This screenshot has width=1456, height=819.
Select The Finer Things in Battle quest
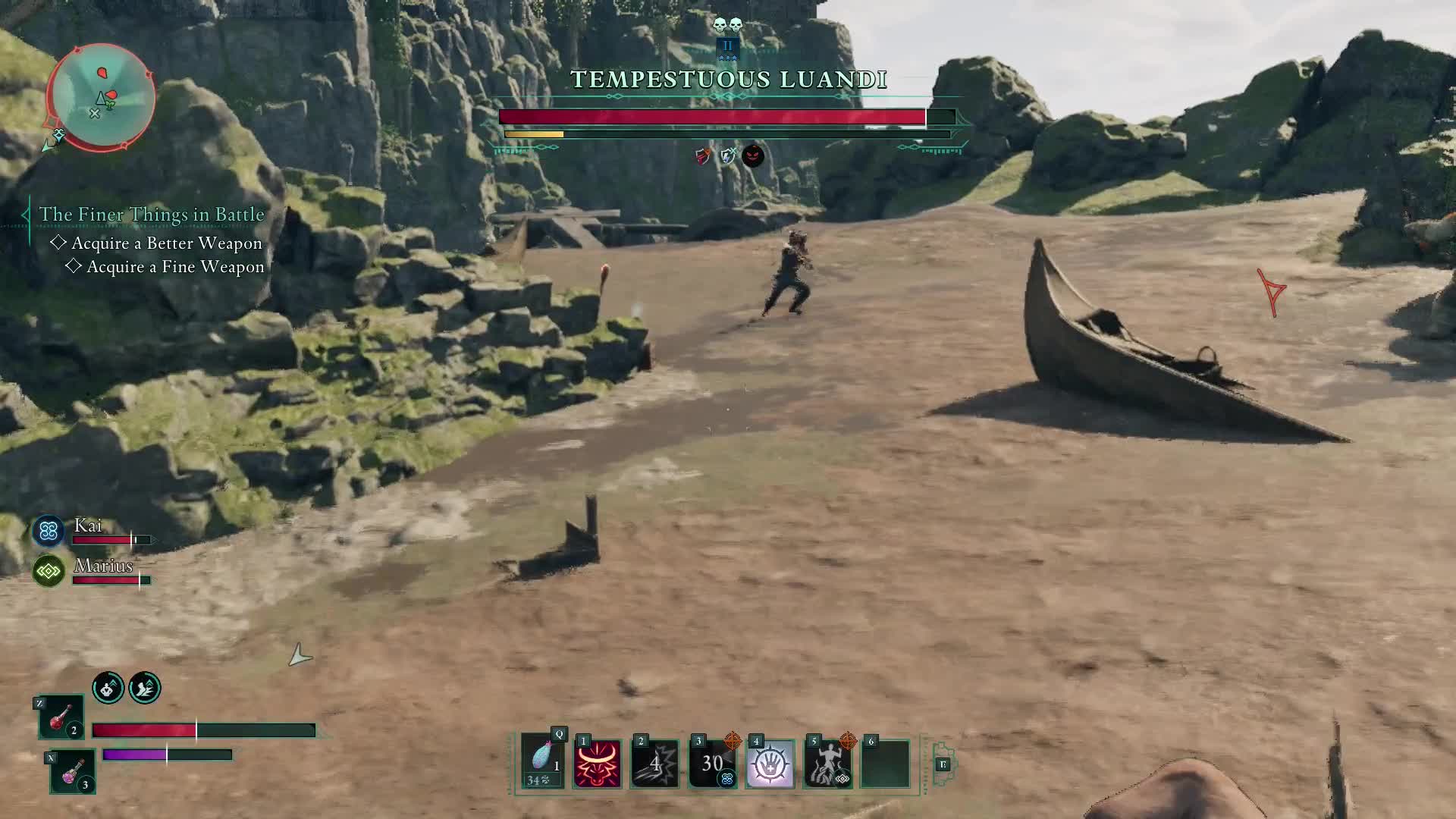[x=152, y=215]
